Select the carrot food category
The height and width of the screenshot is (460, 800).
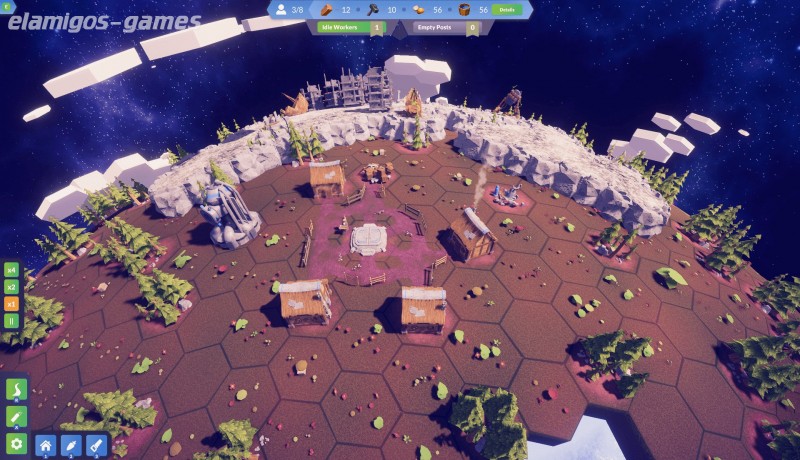(x=70, y=445)
